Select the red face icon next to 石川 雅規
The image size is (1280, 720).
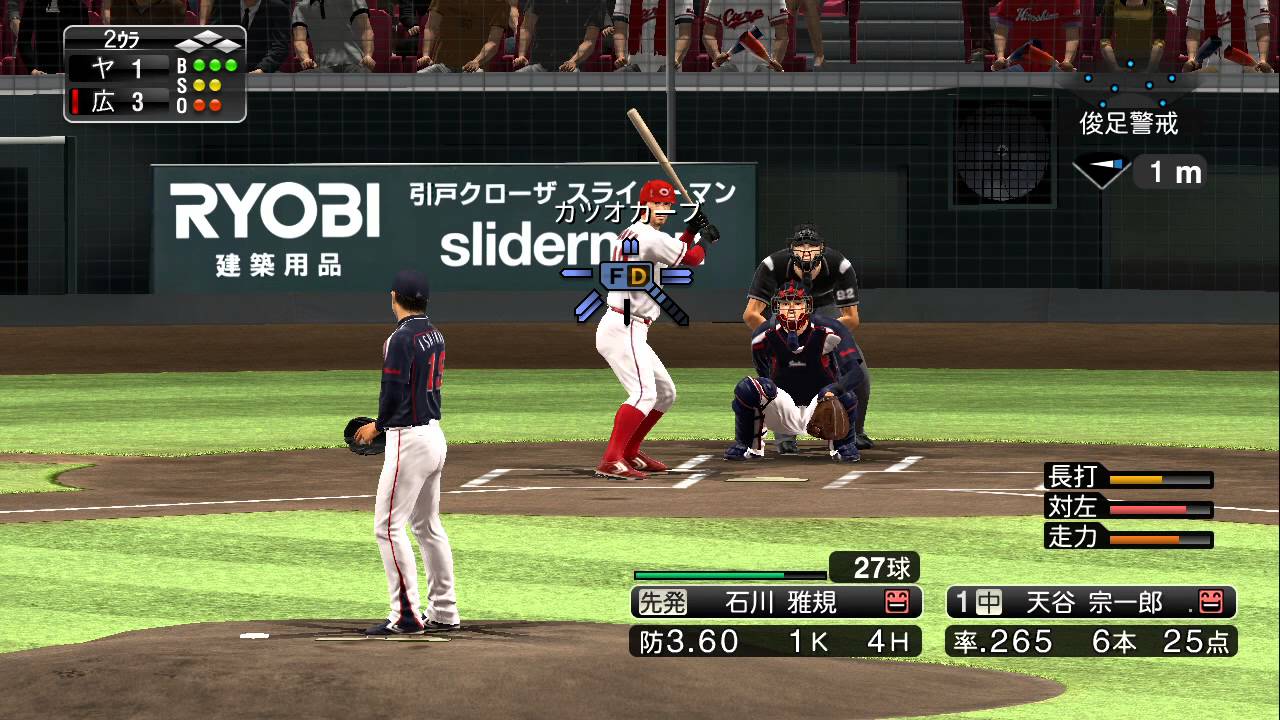point(899,601)
